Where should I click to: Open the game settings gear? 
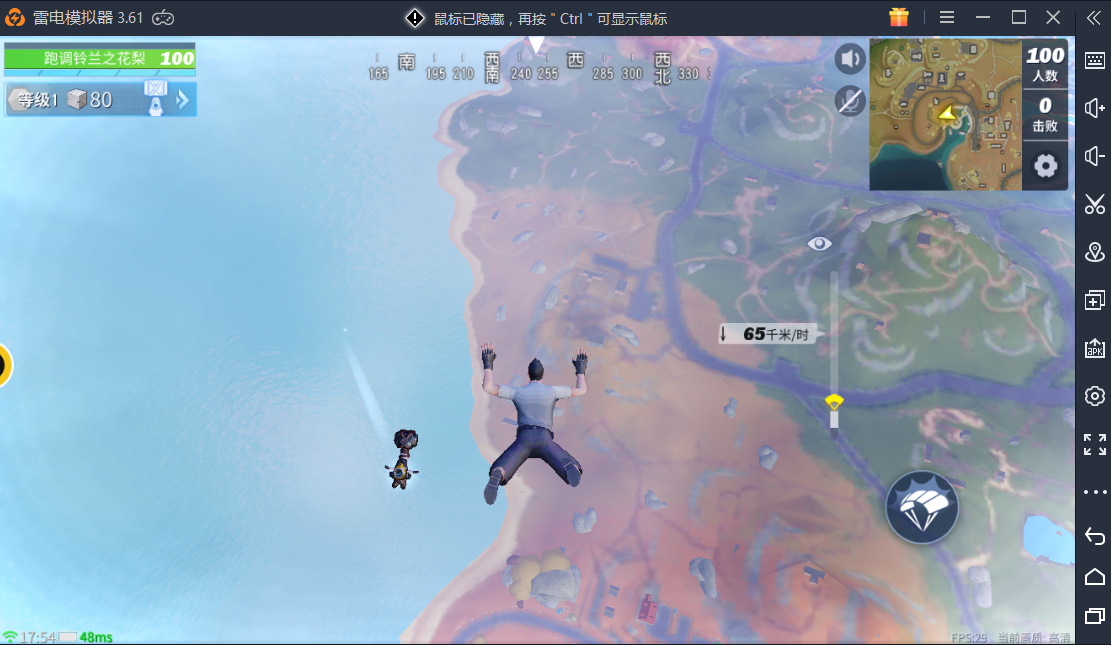pyautogui.click(x=1045, y=165)
